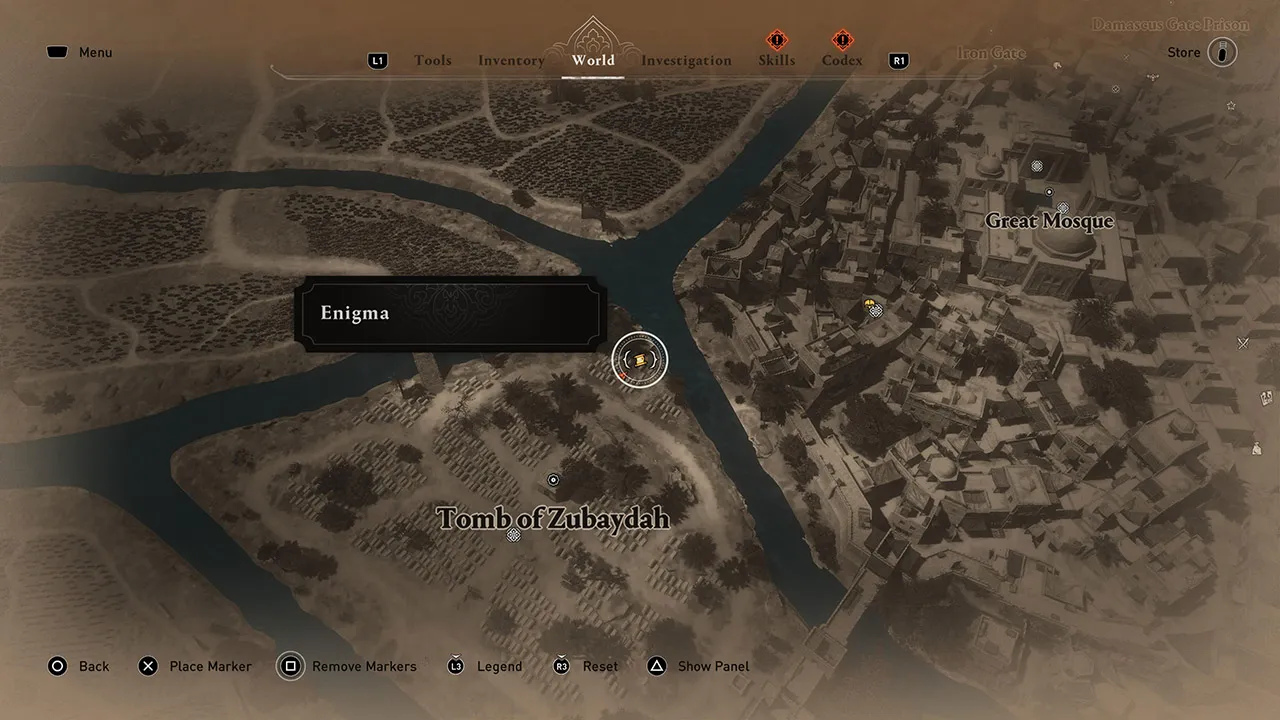1280x720 pixels.
Task: Select the highlighted Enigma marker on the map
Action: click(639, 360)
